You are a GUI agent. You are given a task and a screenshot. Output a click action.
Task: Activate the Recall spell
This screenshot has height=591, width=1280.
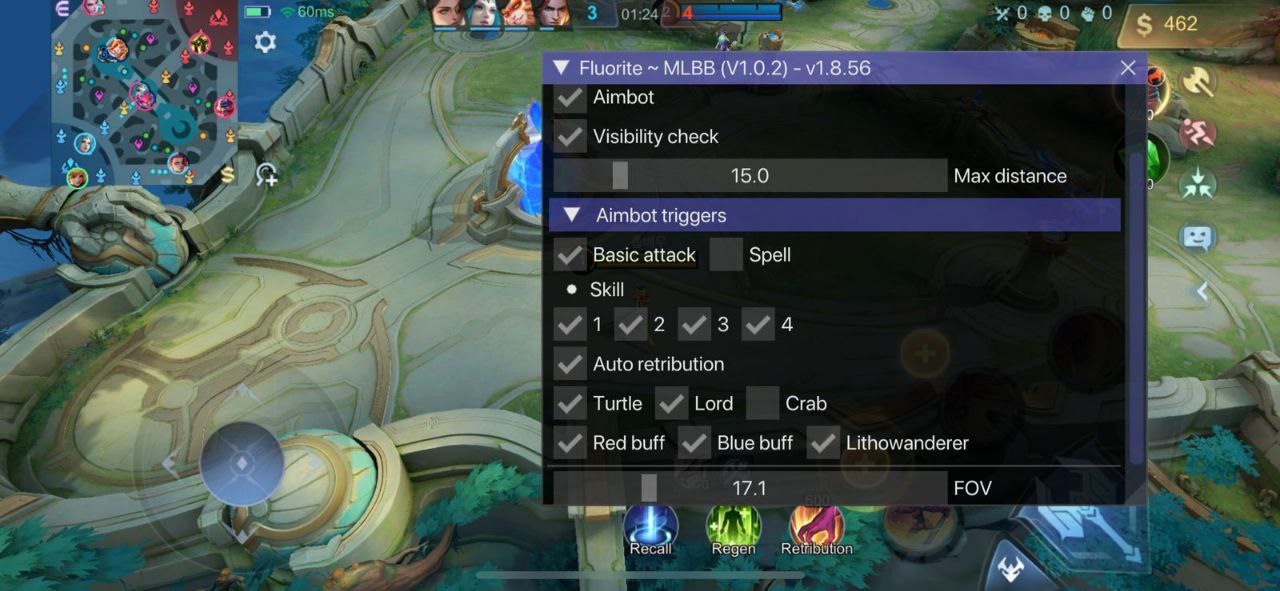650,528
